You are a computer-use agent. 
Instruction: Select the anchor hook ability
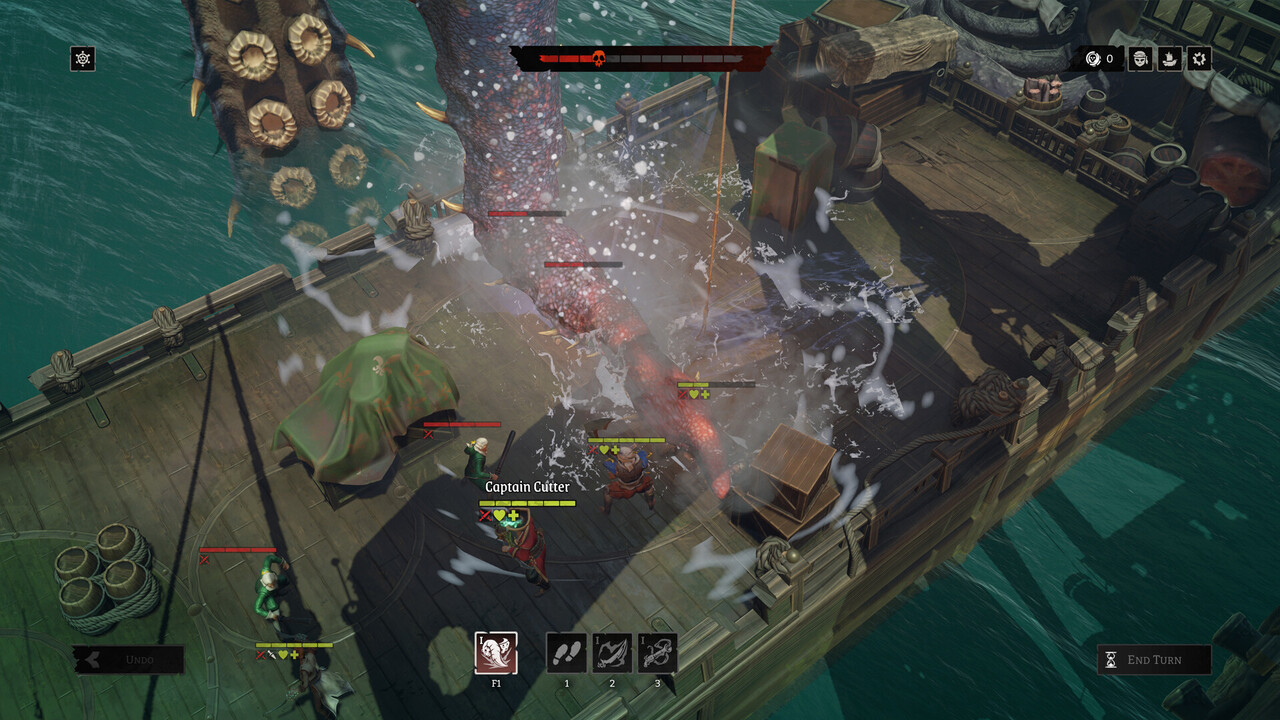[657, 653]
